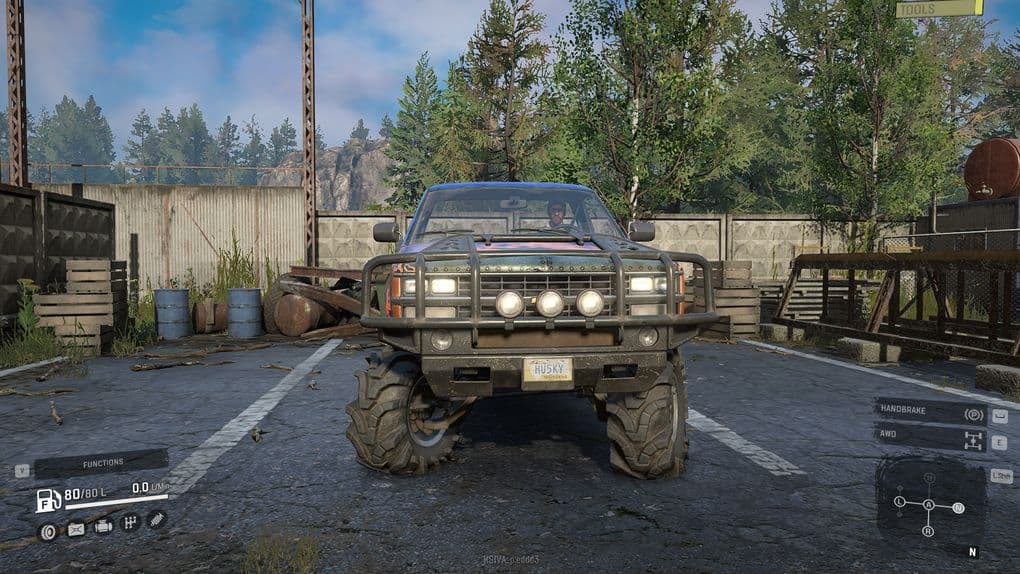
Task: Shift to High gear on gear selector
Action: (929, 478)
